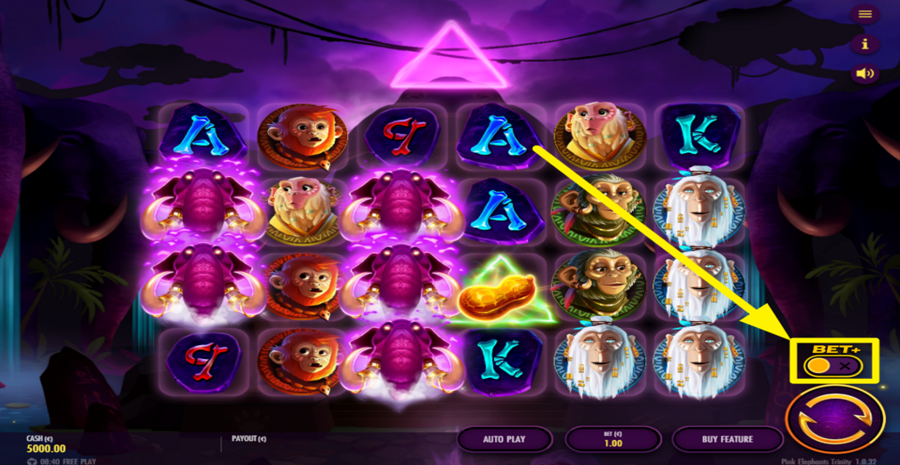Show the game info page
The image size is (900, 465).
(865, 44)
